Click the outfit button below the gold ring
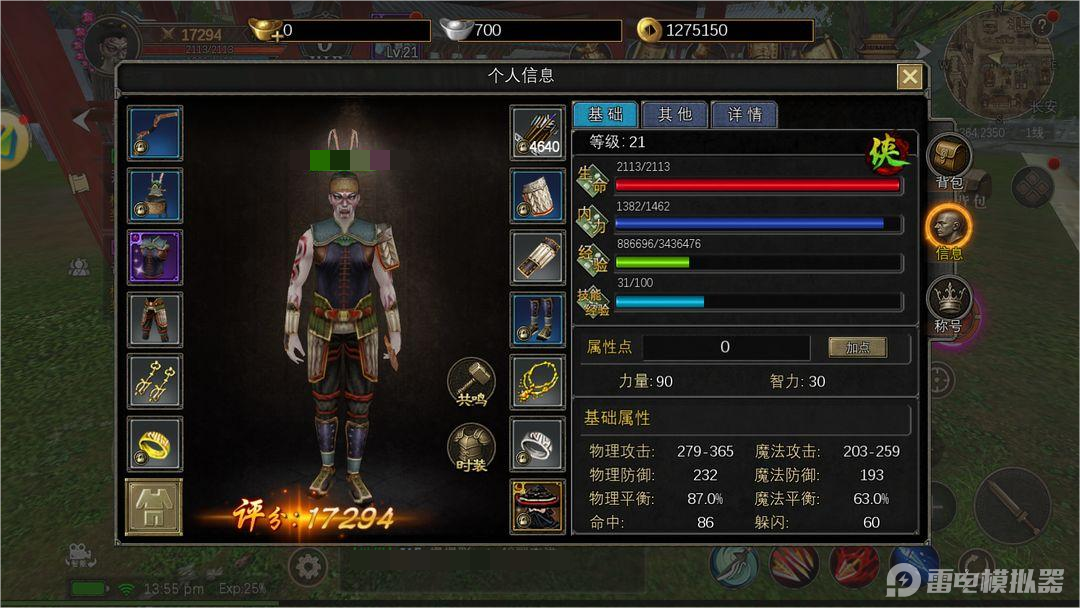The image size is (1080, 608). click(x=154, y=507)
